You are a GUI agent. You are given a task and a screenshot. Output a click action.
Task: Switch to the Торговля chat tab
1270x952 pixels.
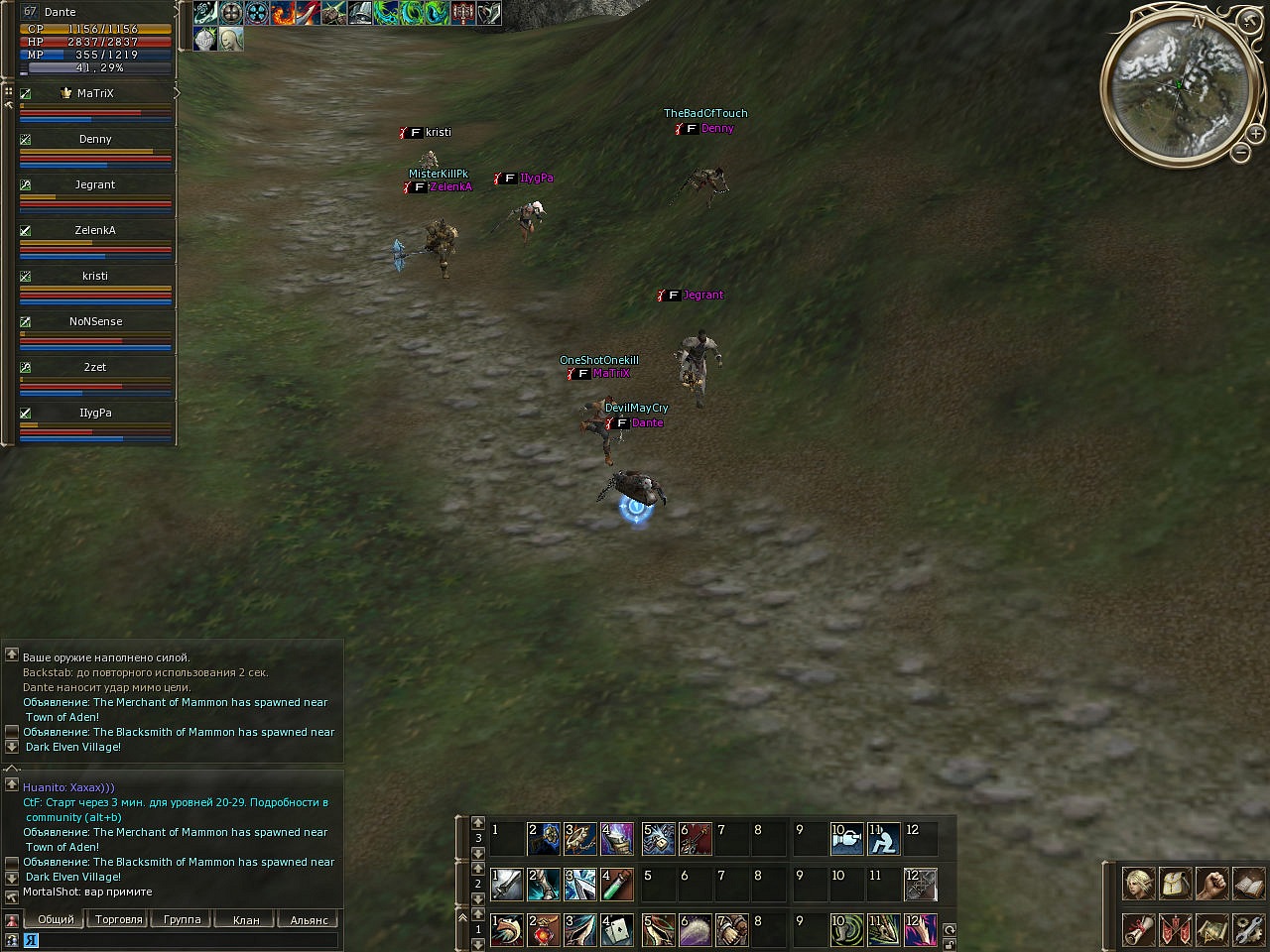(119, 920)
